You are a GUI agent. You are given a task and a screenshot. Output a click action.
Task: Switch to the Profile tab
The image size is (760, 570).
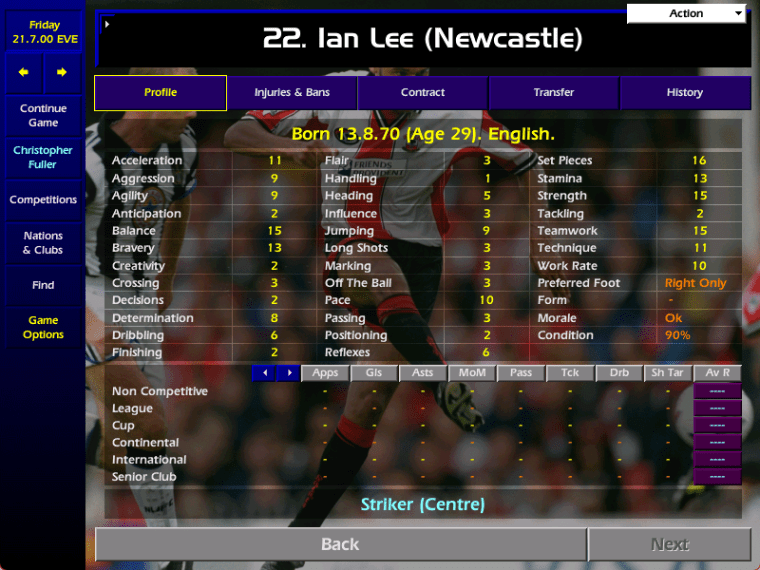point(160,93)
